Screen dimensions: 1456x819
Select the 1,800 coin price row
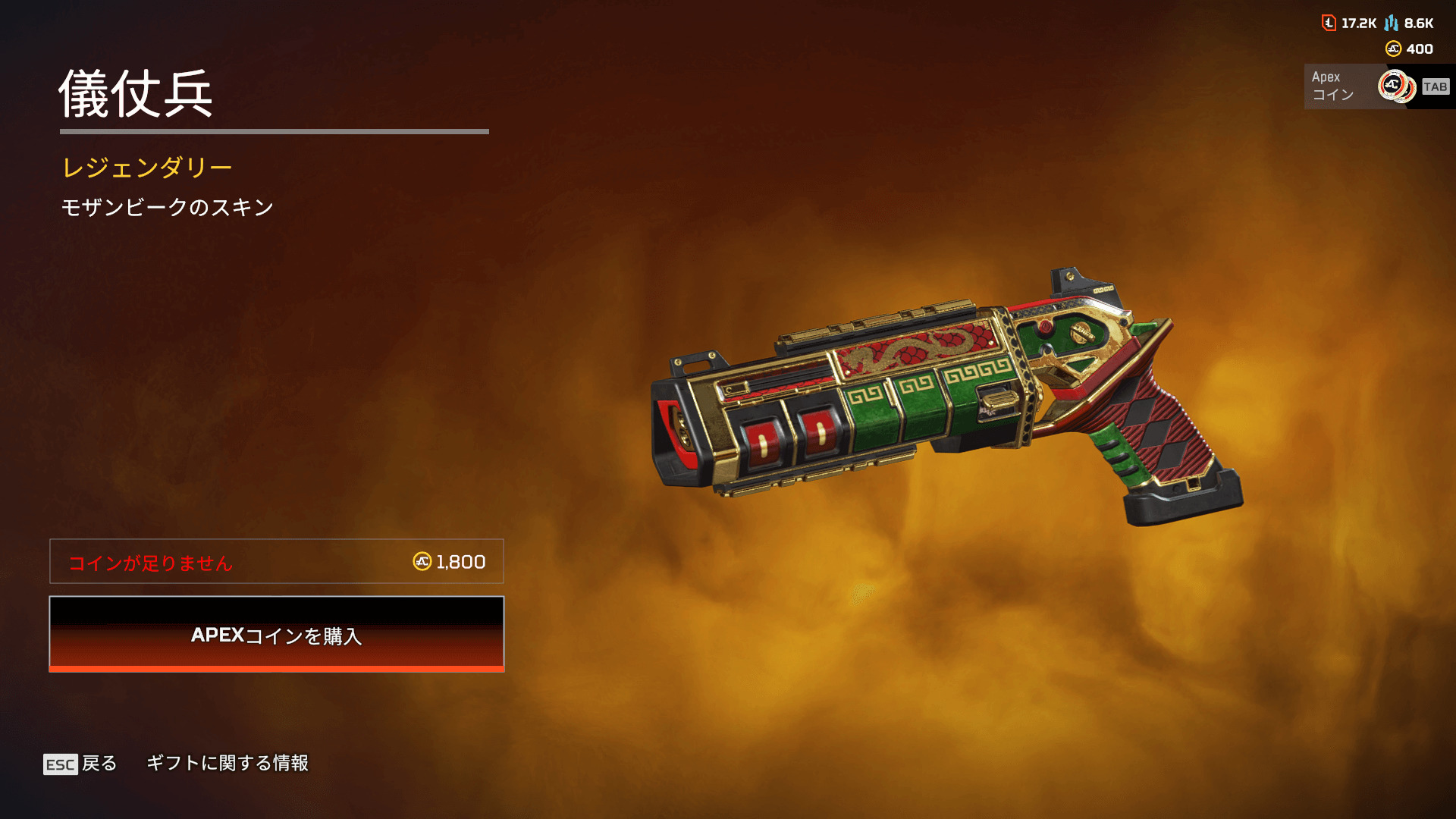(277, 562)
